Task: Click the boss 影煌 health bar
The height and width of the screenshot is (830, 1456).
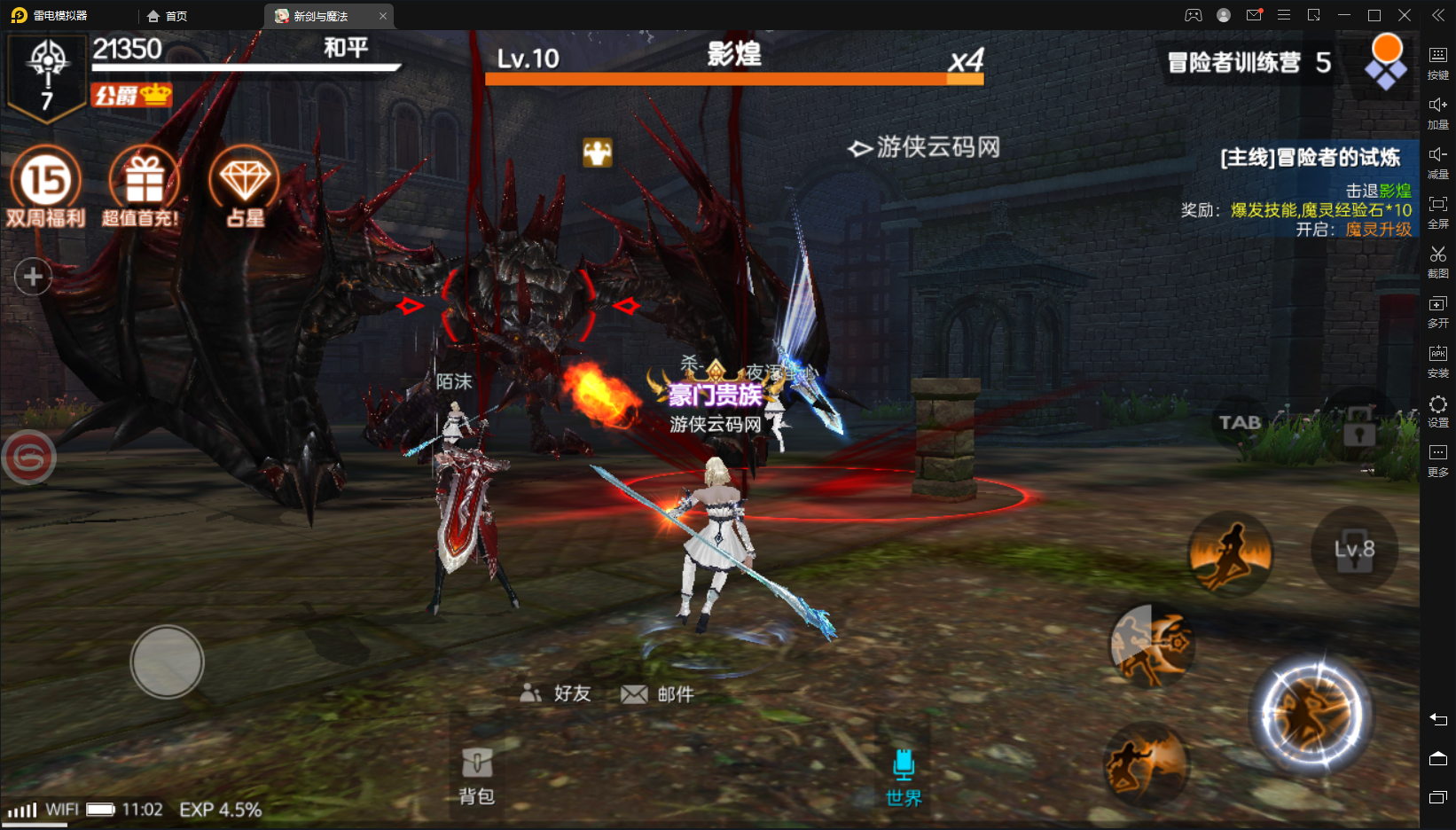Action: click(734, 78)
